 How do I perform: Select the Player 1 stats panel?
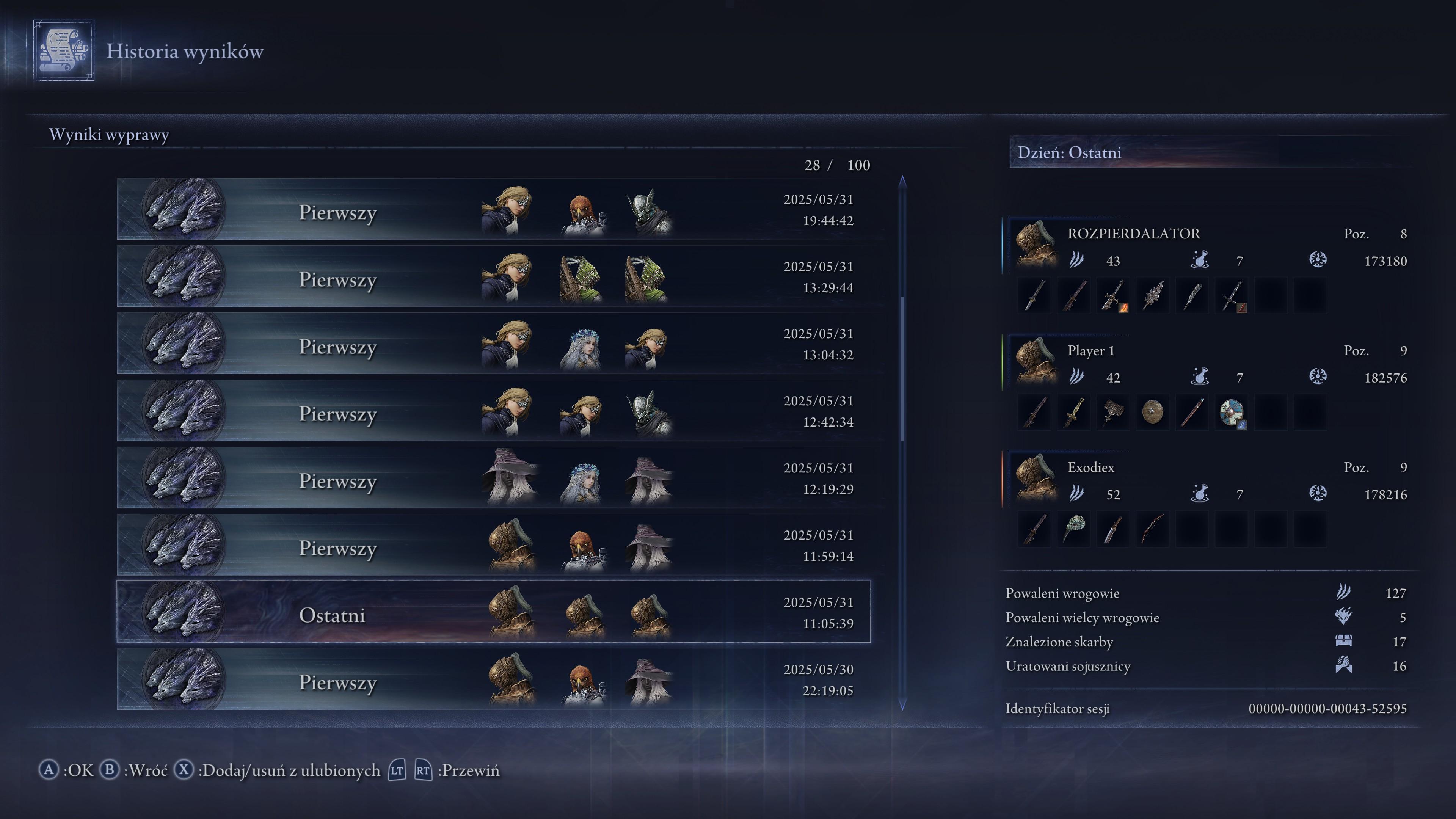[x=1207, y=364]
